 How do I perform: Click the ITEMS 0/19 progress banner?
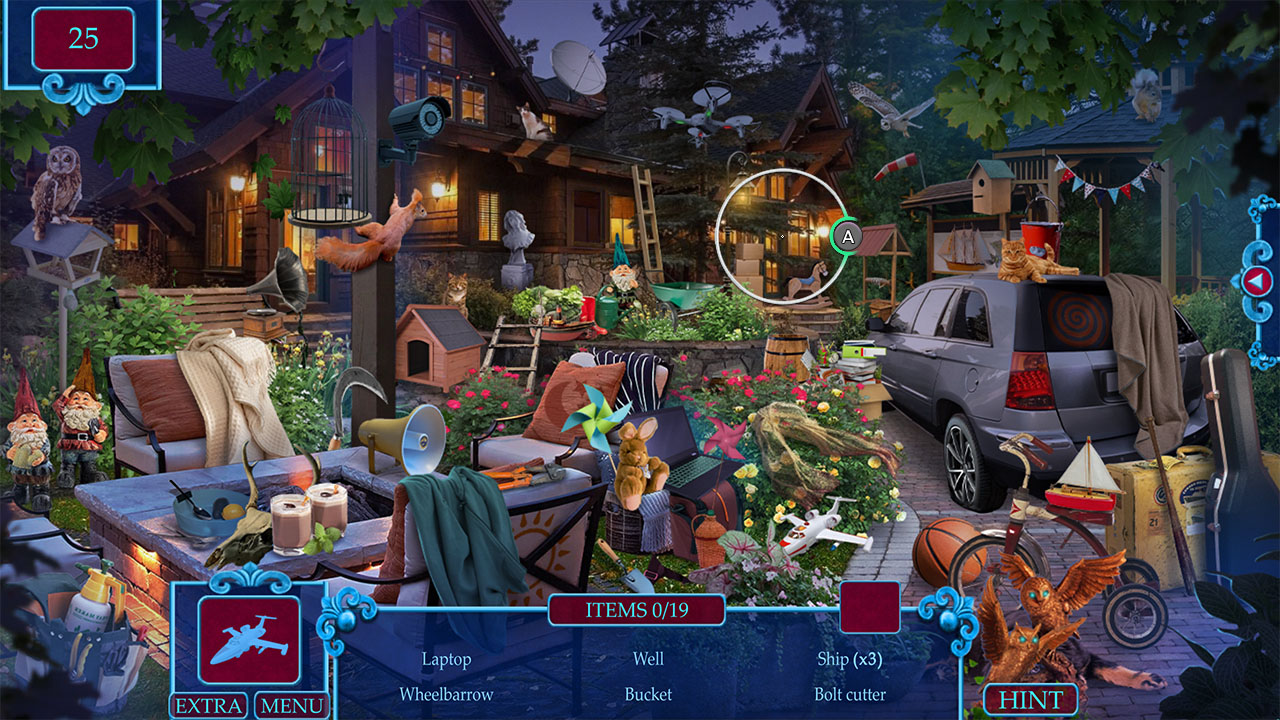coord(637,608)
